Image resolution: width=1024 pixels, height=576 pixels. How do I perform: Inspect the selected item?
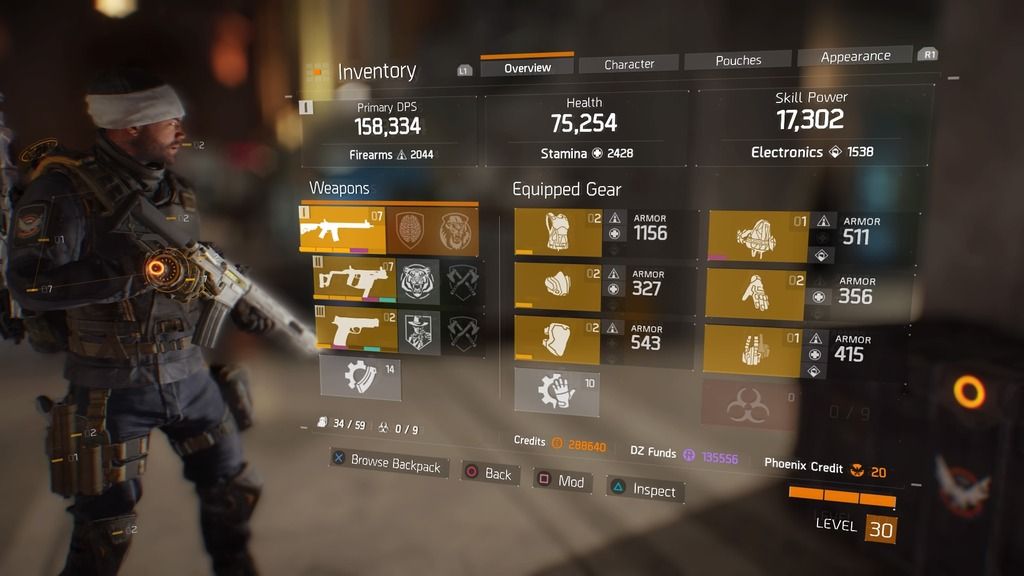pyautogui.click(x=643, y=490)
